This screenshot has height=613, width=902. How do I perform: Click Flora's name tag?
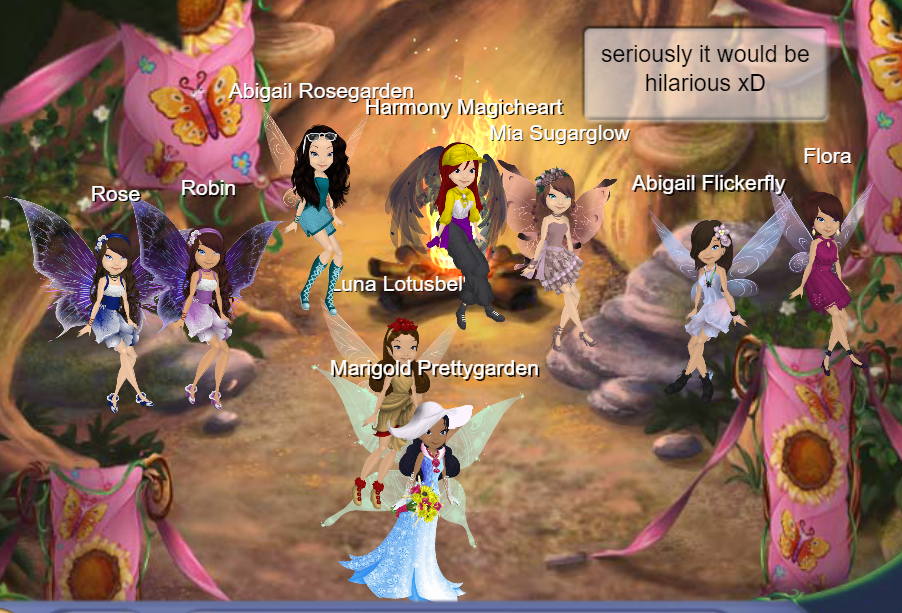tap(827, 156)
